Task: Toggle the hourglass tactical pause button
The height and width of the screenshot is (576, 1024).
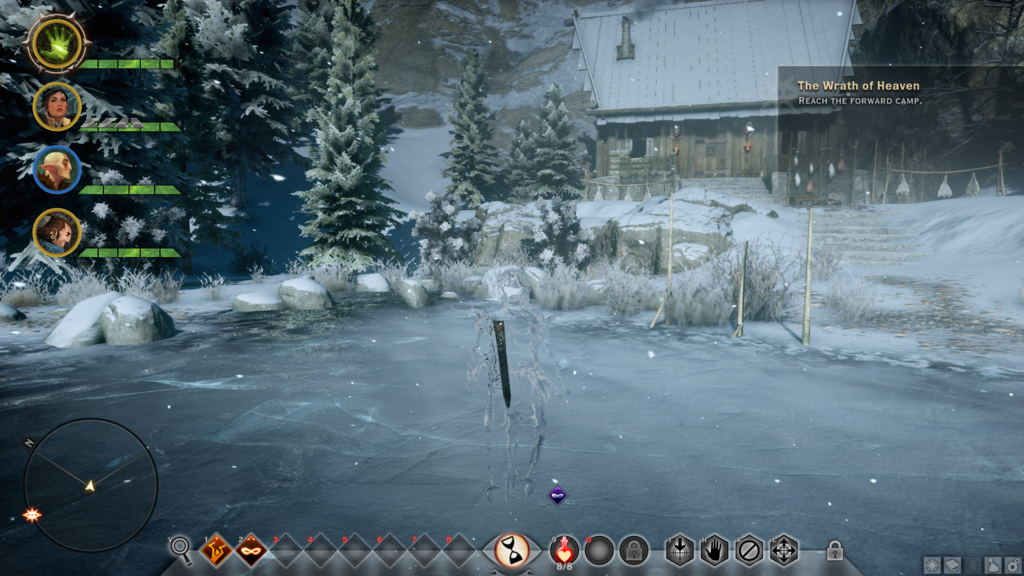Action: [512, 551]
